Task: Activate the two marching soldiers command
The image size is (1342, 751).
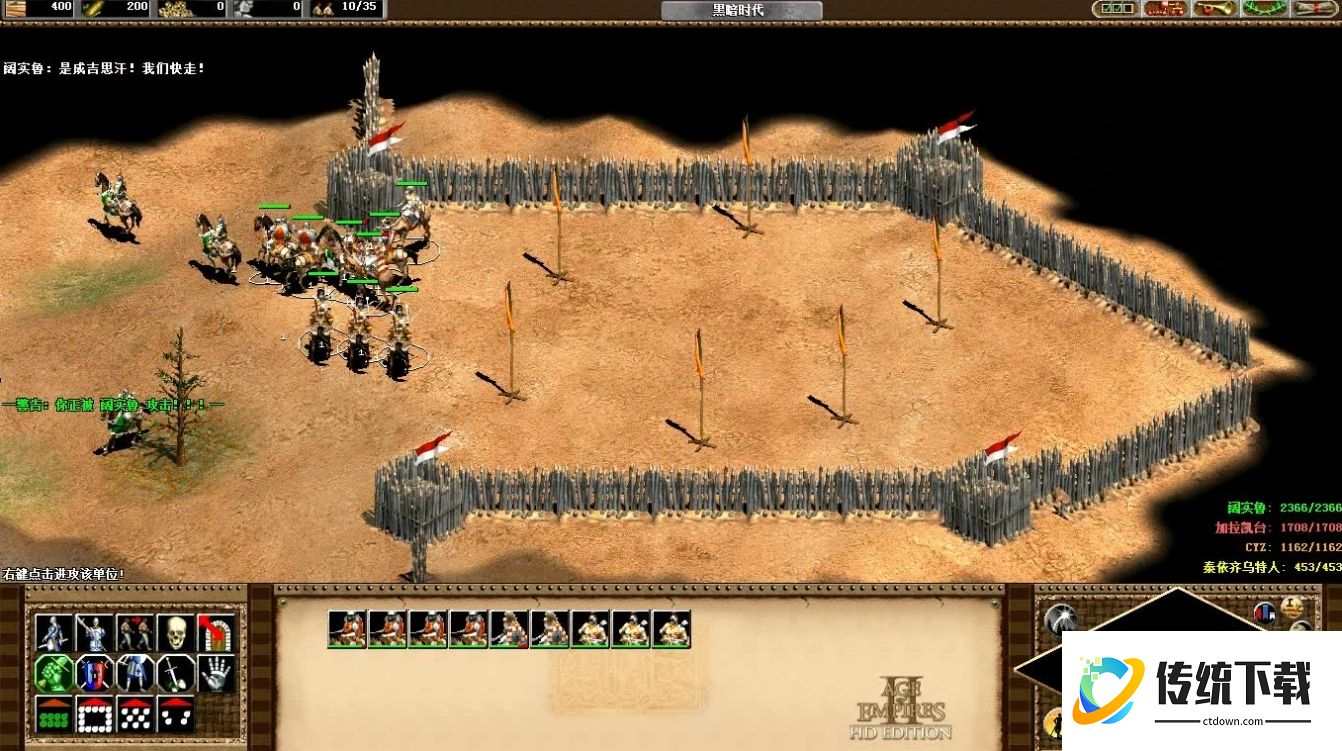Action: coord(135,633)
